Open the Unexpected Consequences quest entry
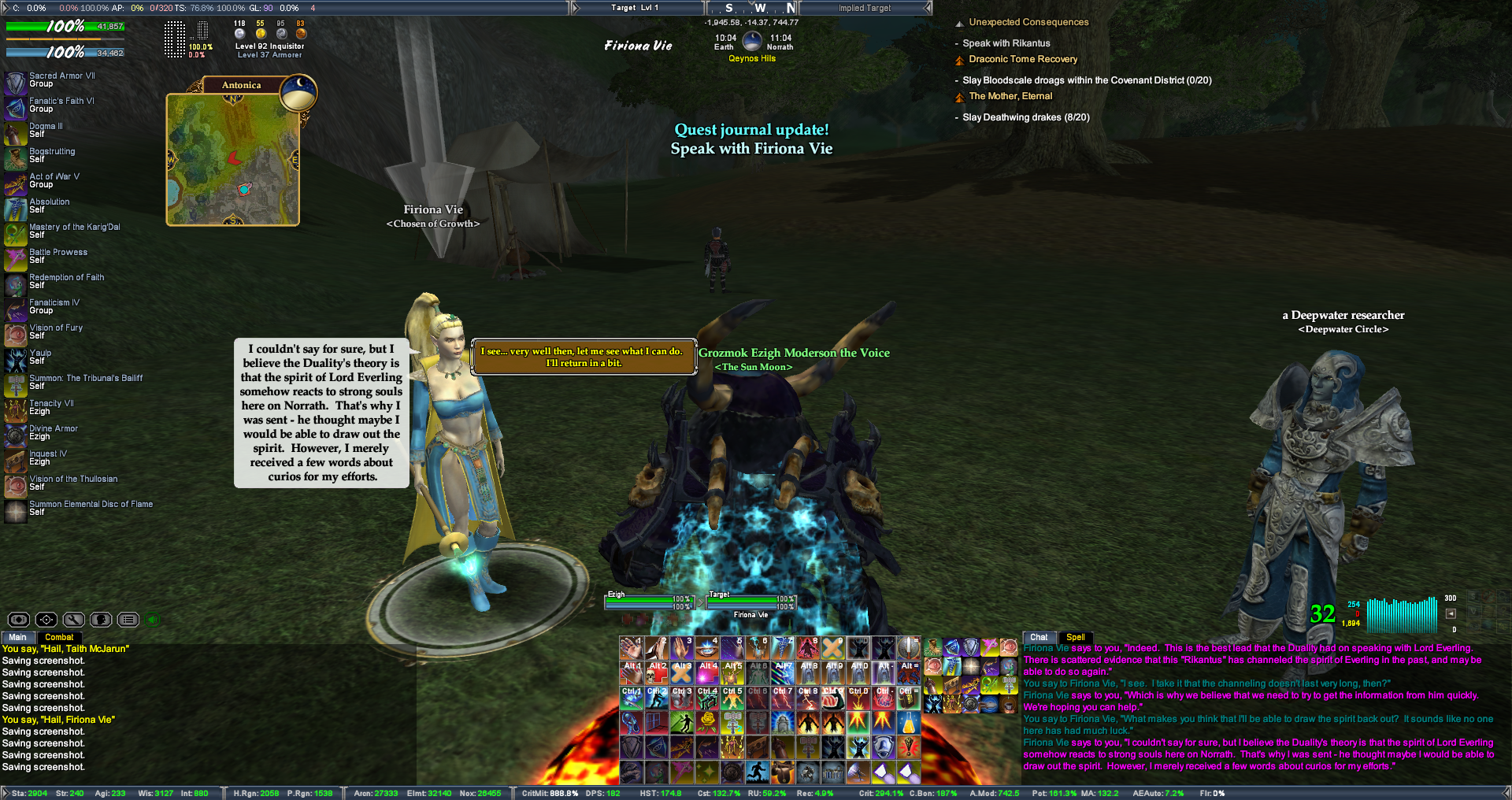The image size is (1512, 800). (1028, 22)
